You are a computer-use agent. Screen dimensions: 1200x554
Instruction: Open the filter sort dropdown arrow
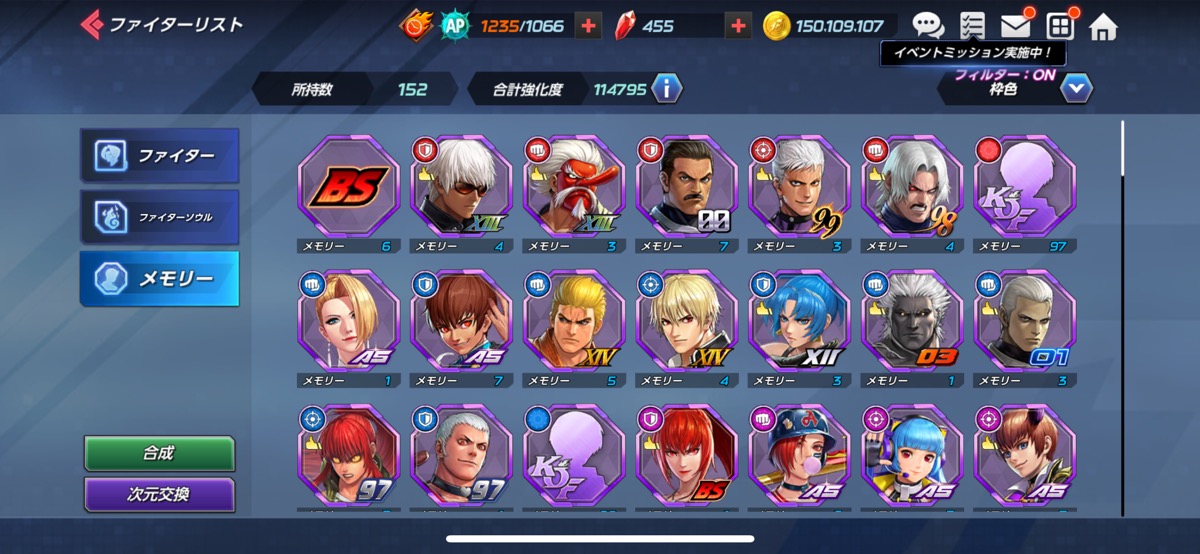[1075, 89]
